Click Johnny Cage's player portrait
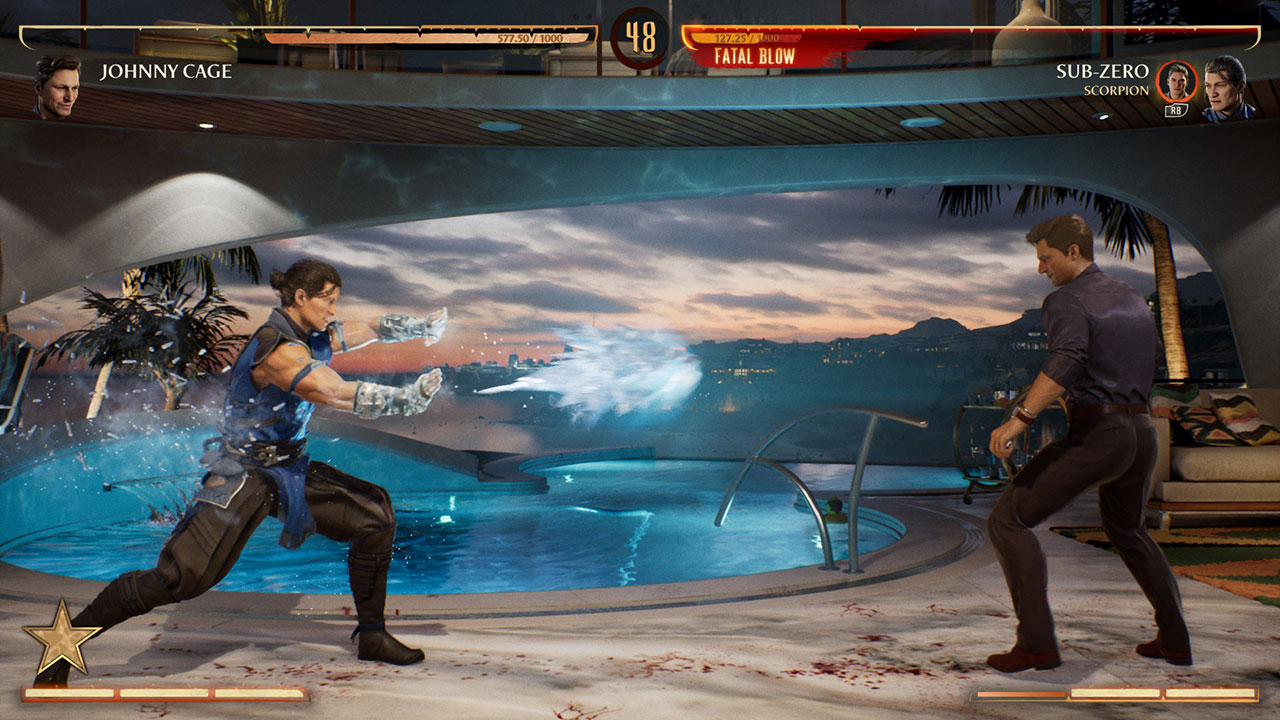 click(56, 85)
